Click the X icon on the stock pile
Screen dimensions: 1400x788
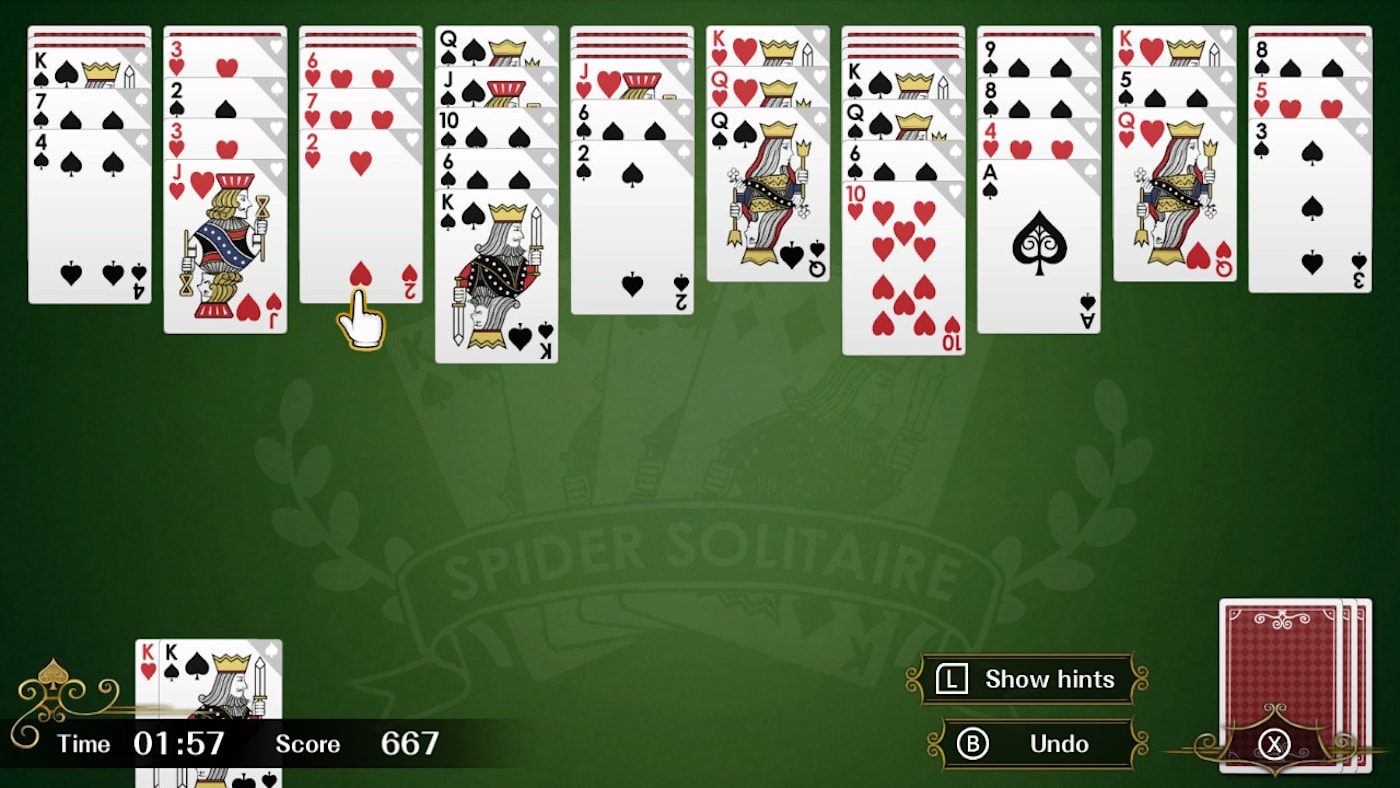(x=1272, y=746)
